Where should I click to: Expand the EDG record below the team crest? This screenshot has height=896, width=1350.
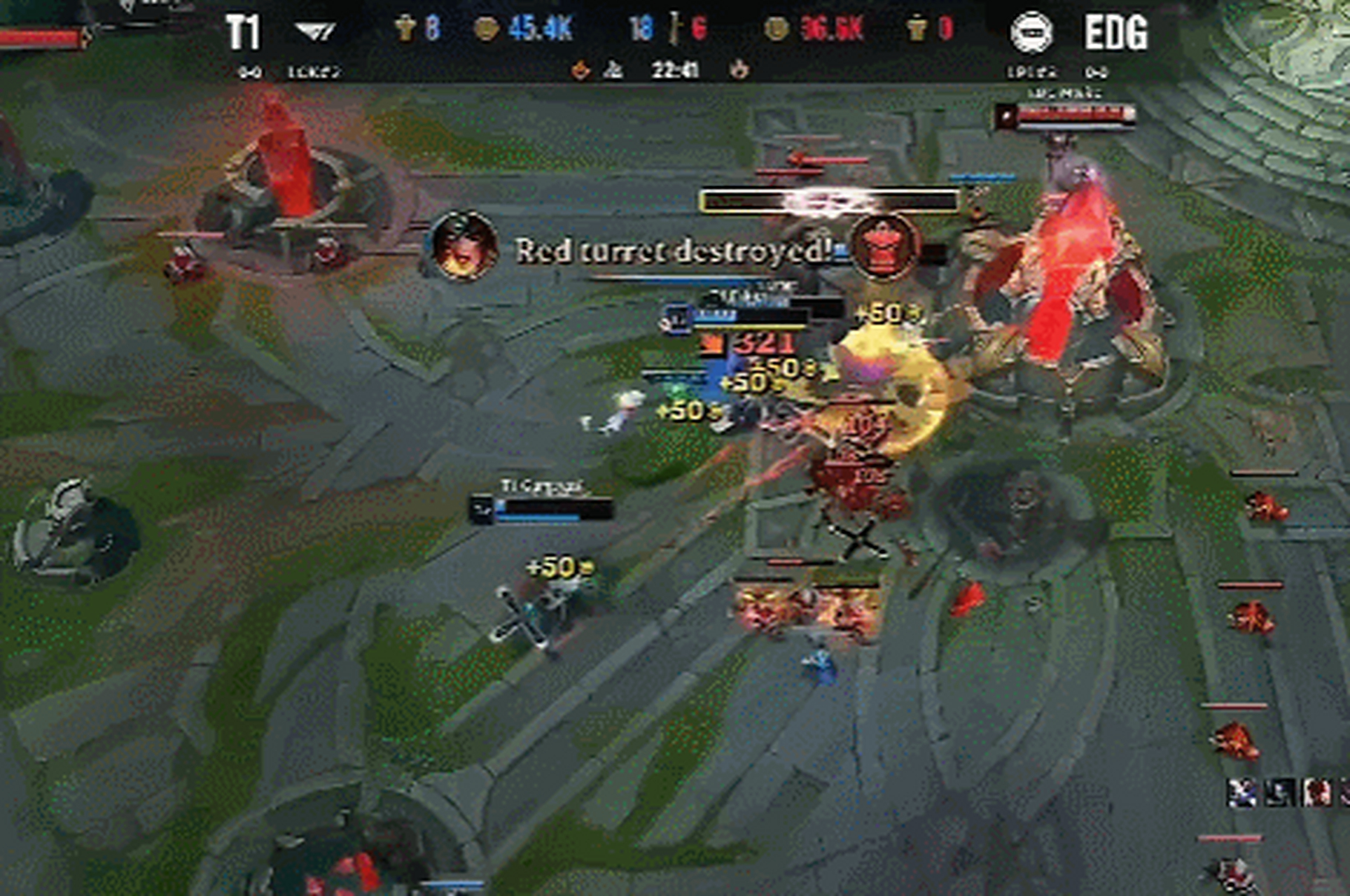pyautogui.click(x=1097, y=71)
